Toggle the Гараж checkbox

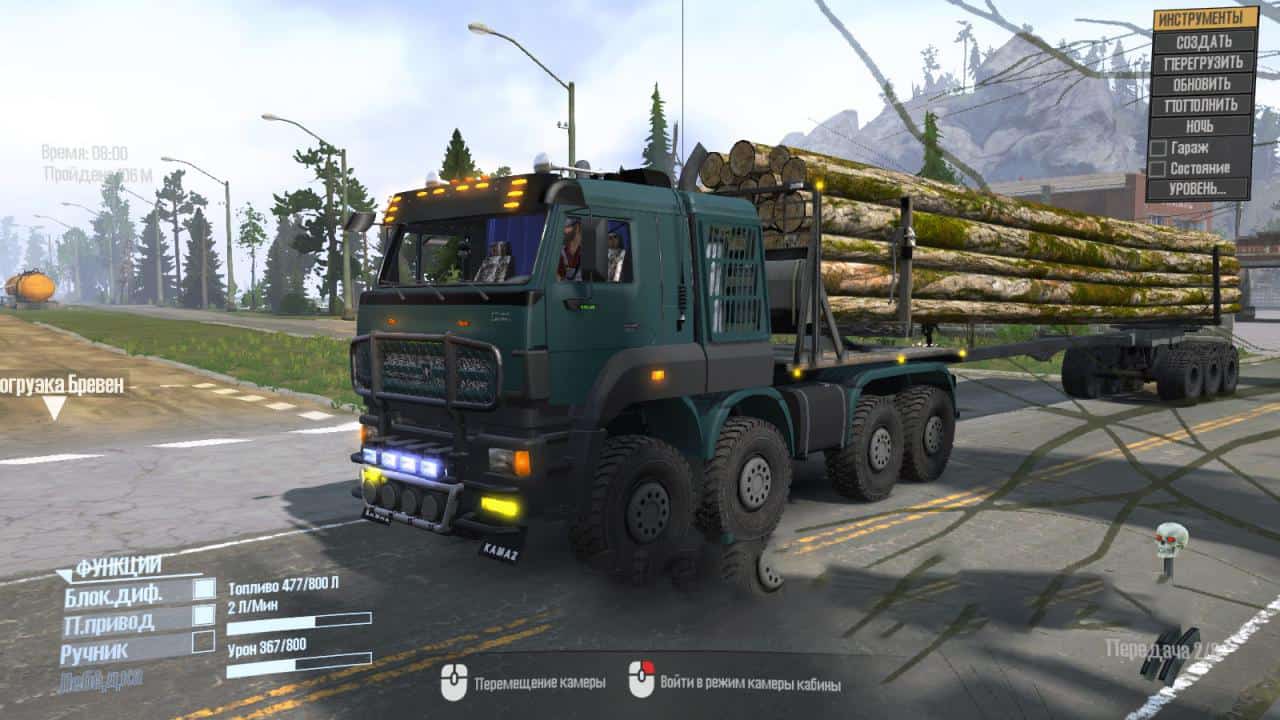[1158, 148]
